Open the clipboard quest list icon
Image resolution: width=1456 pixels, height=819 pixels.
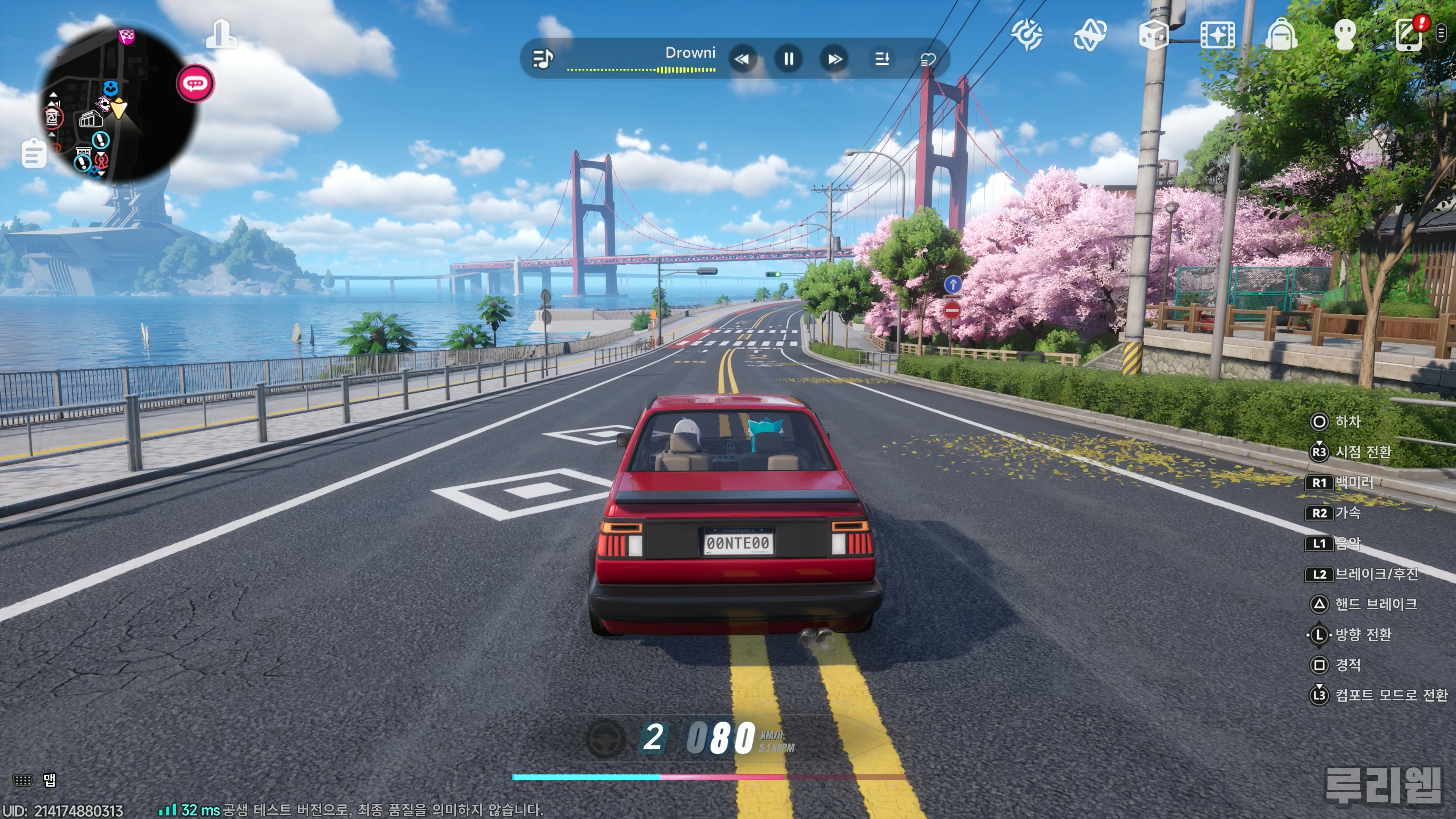[34, 153]
